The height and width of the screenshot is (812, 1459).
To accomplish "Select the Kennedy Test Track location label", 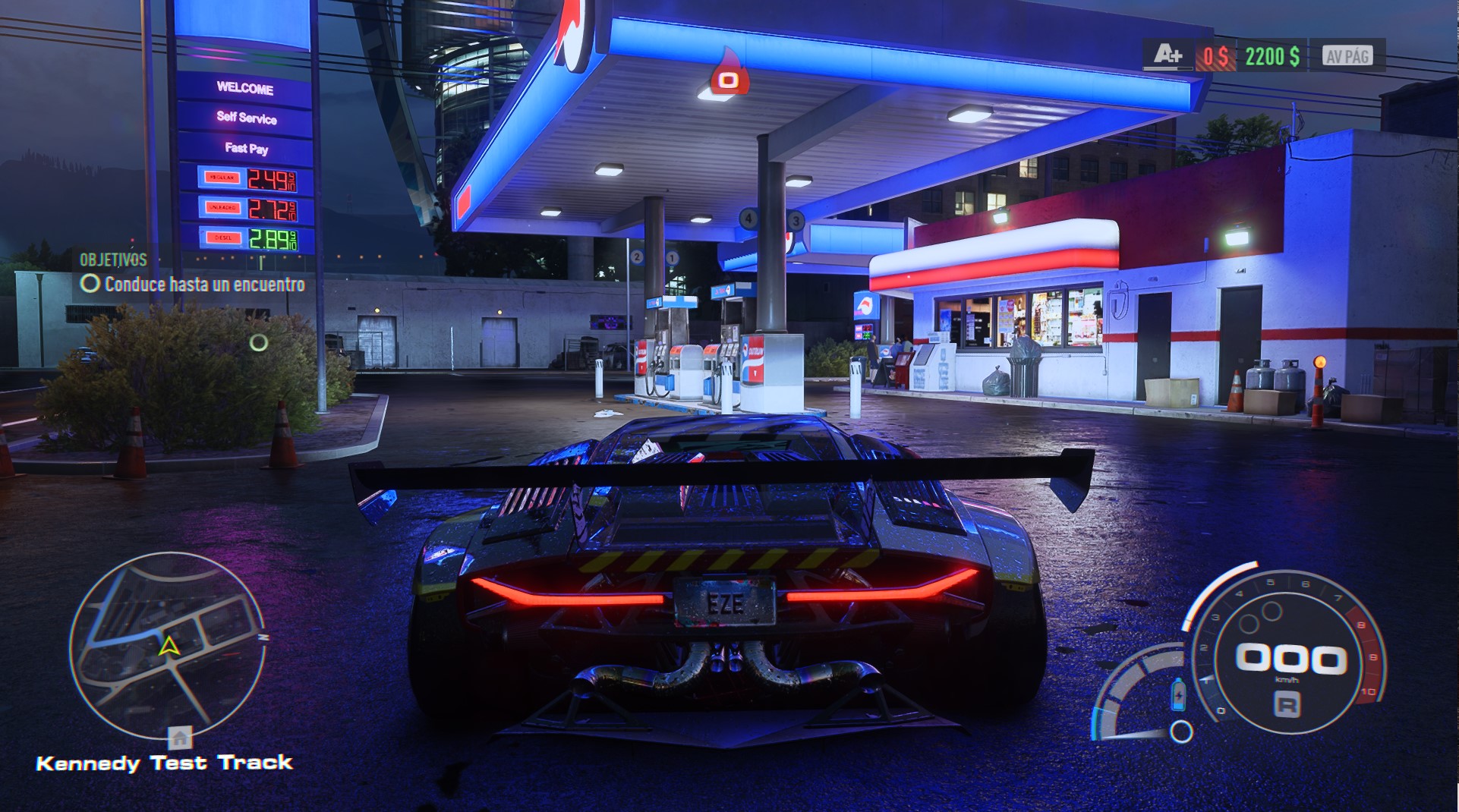I will point(165,763).
